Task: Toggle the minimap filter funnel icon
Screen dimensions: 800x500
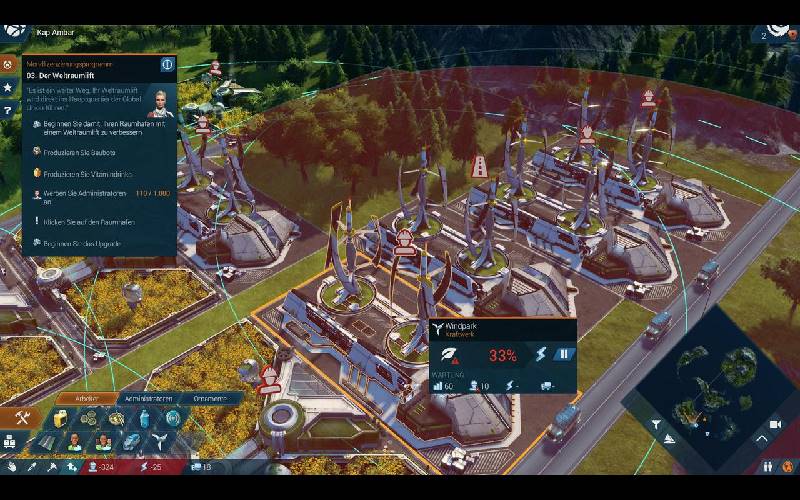Action: coord(656,424)
